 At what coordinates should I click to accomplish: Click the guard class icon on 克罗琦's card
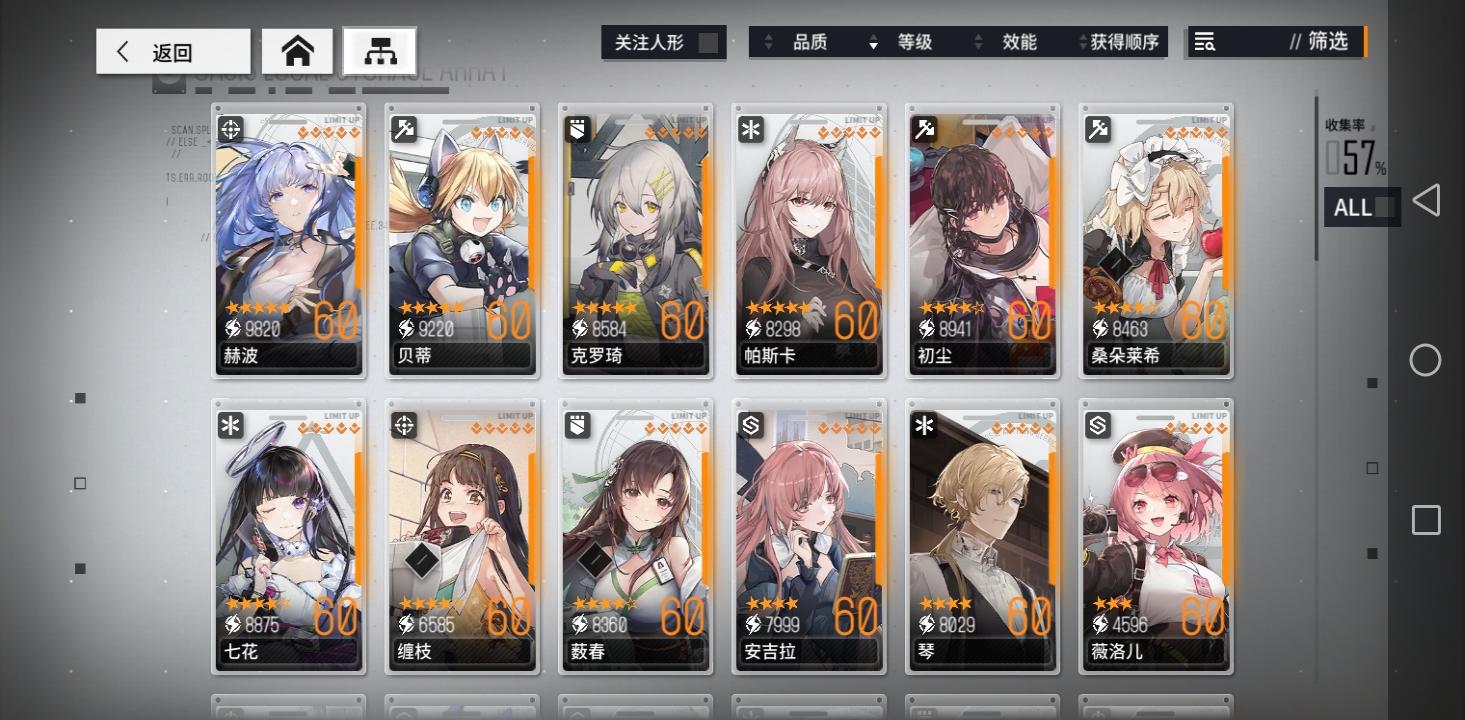pos(577,129)
